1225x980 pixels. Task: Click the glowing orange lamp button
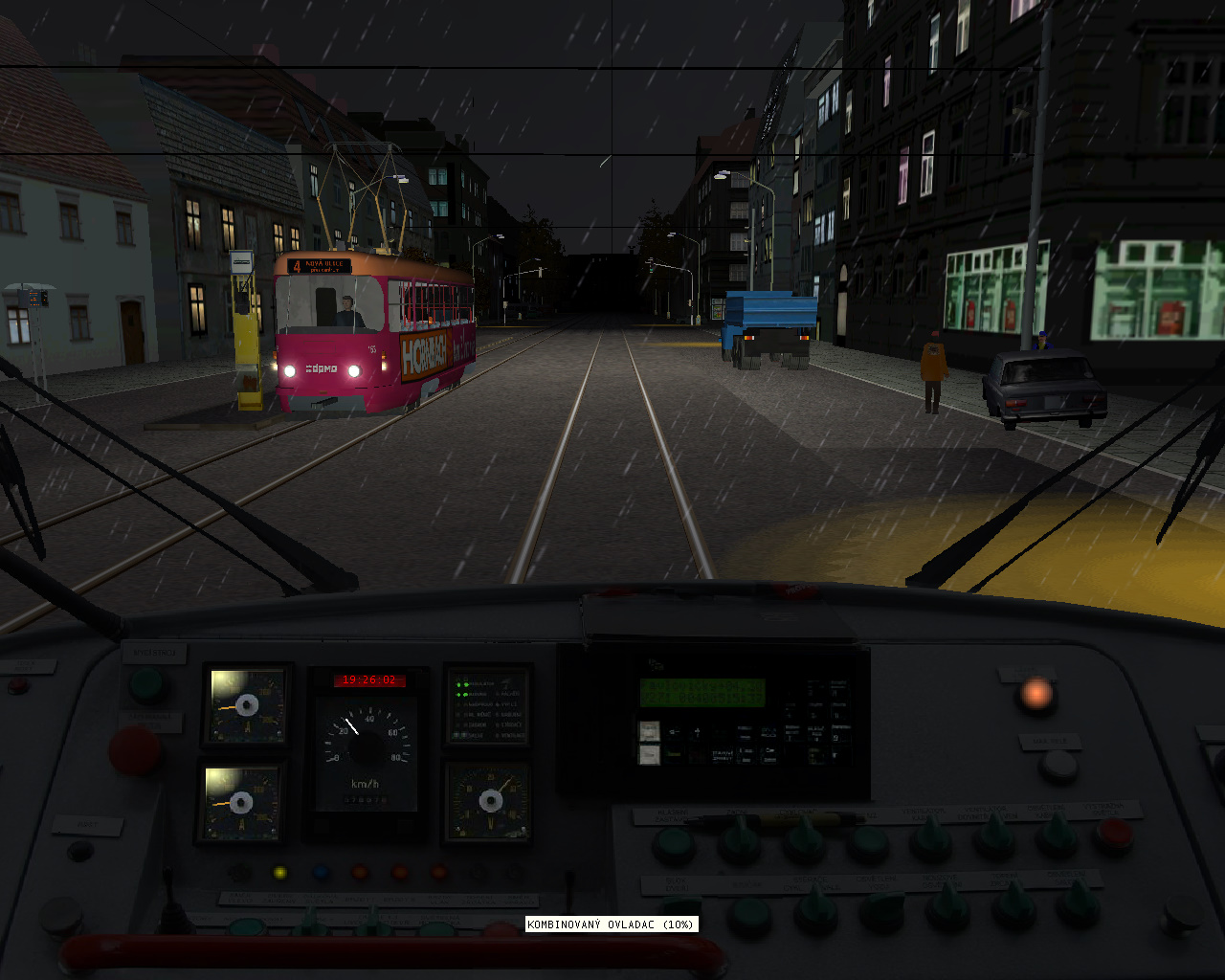(1035, 694)
